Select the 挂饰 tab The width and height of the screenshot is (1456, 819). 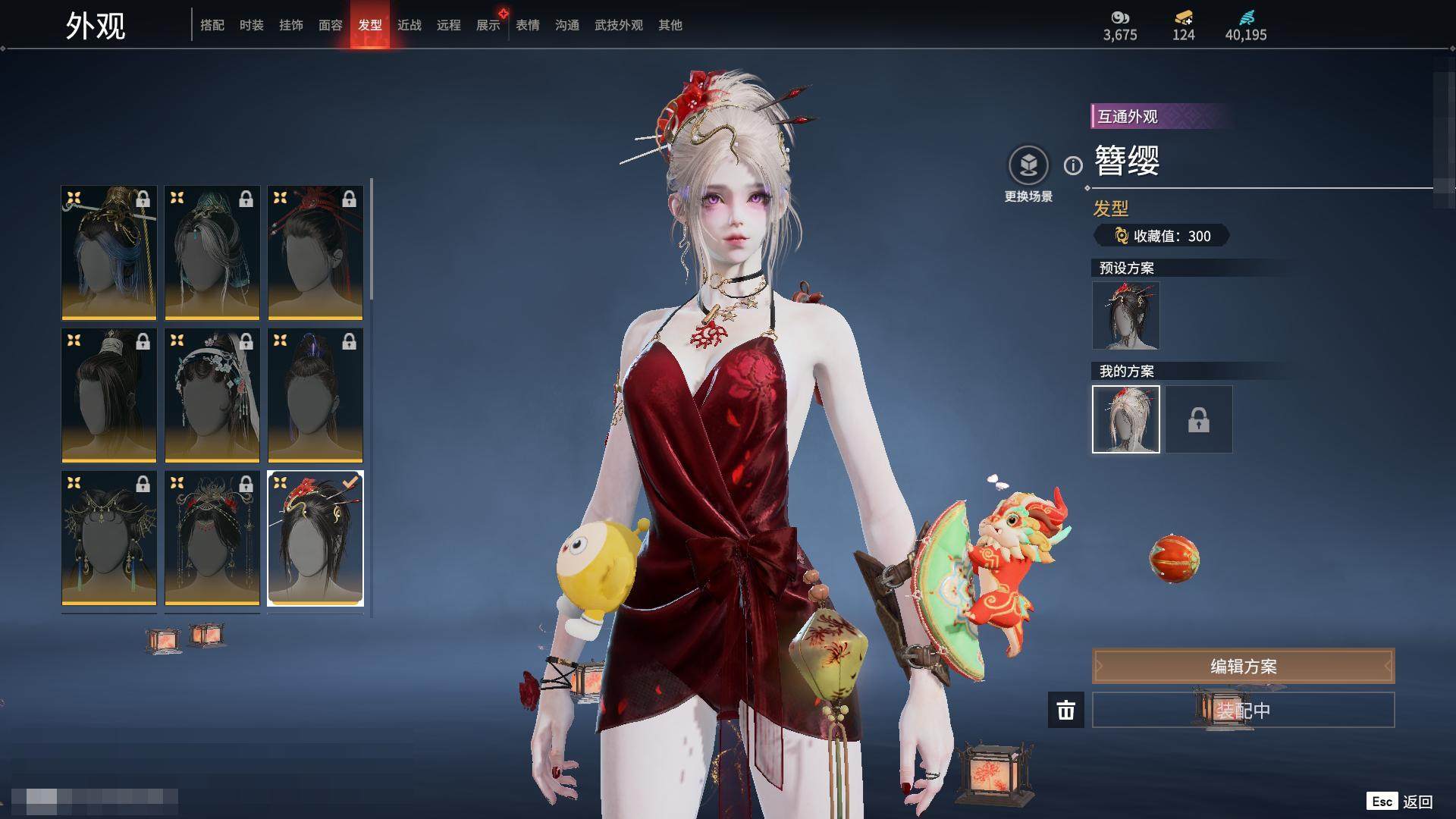tap(291, 25)
